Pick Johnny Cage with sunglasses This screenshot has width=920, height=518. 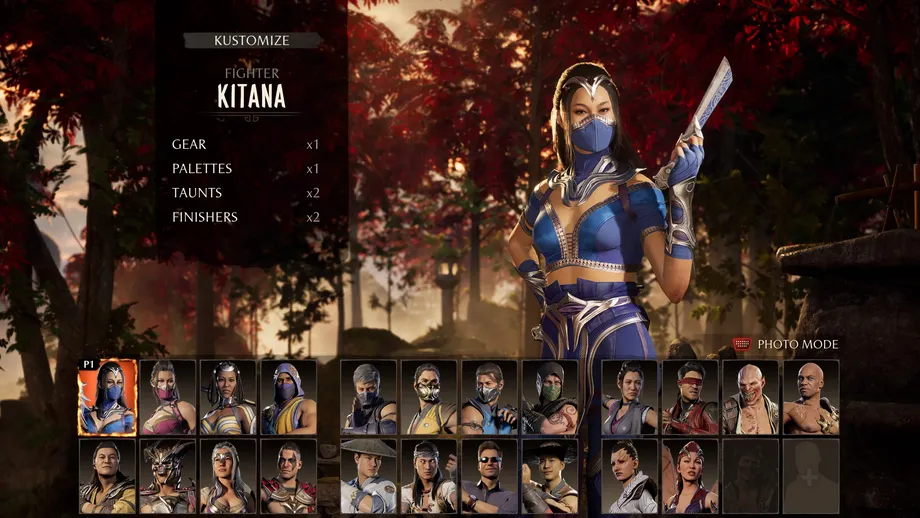489,476
